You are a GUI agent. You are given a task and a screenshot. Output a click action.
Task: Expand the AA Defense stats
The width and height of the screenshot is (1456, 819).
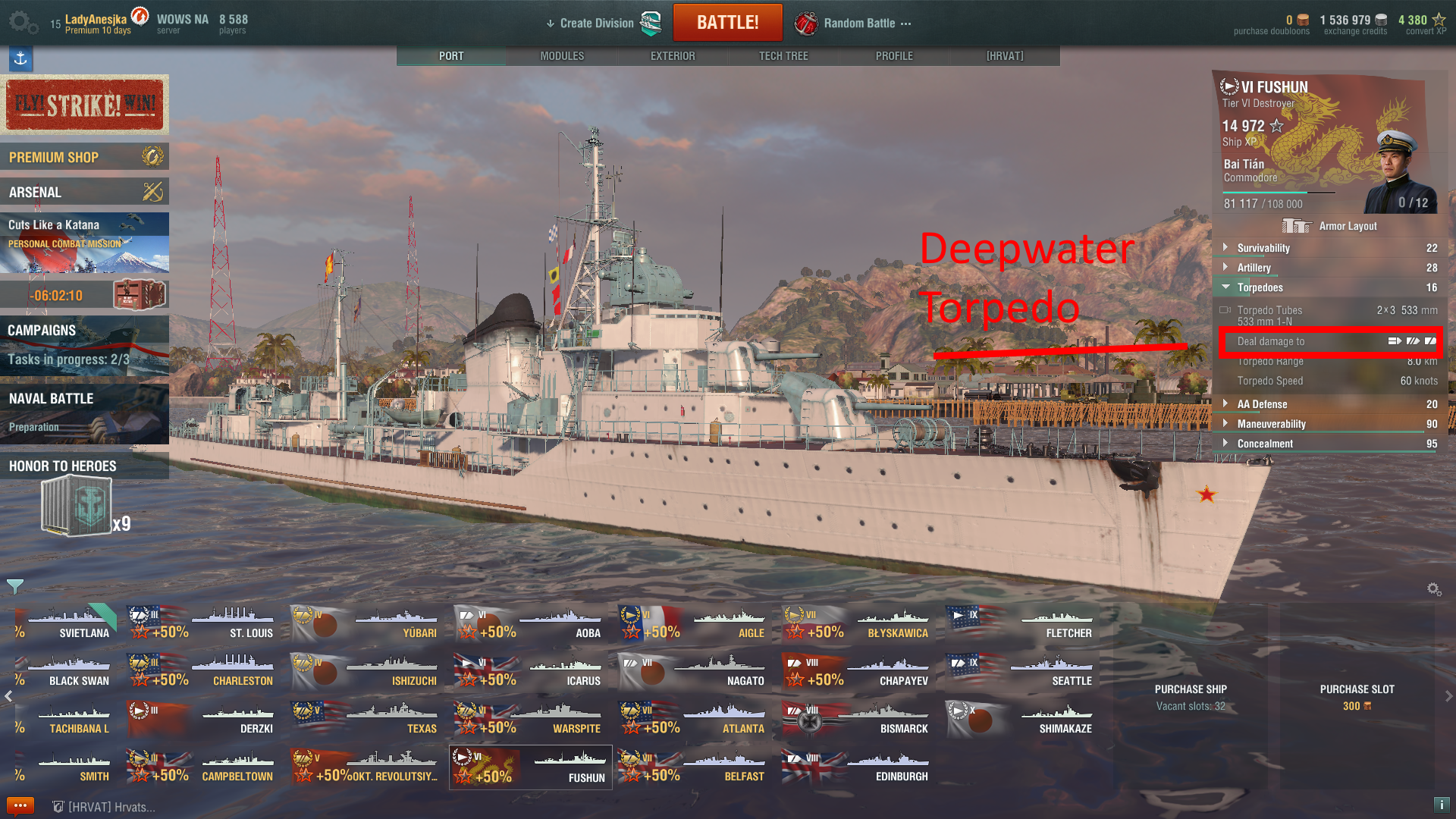[x=1262, y=404]
